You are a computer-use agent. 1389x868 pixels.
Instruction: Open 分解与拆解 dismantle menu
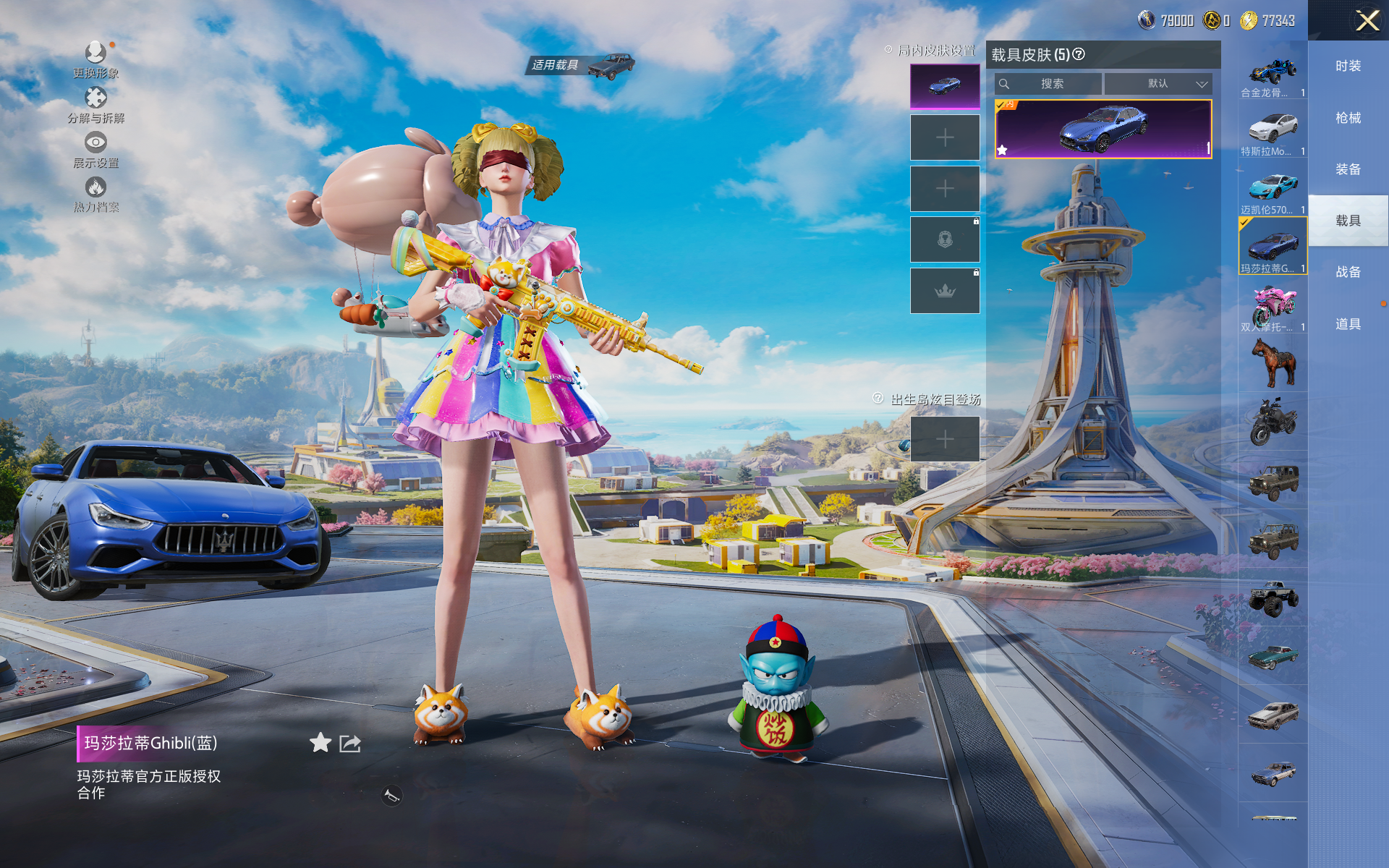pyautogui.click(x=95, y=104)
